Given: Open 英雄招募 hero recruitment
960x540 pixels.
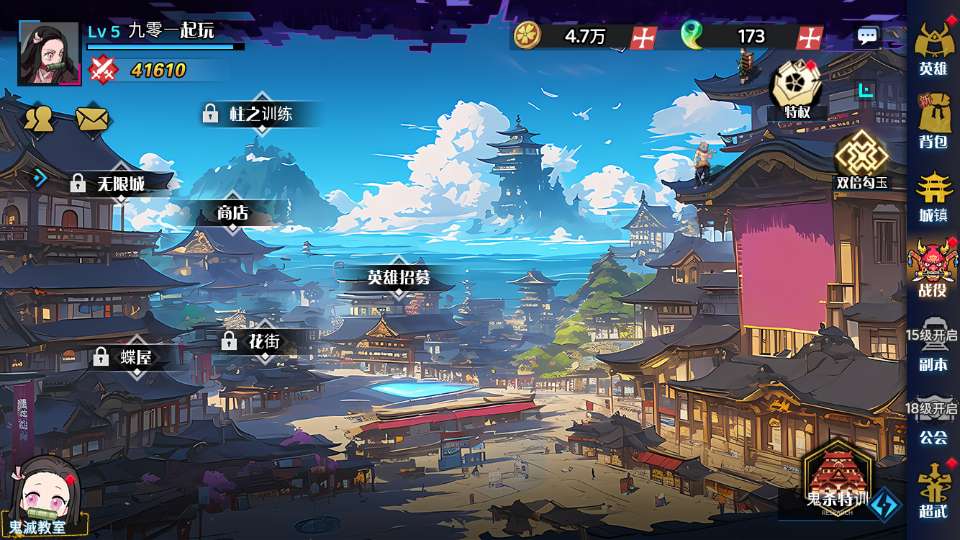Looking at the screenshot, I should click(x=398, y=277).
